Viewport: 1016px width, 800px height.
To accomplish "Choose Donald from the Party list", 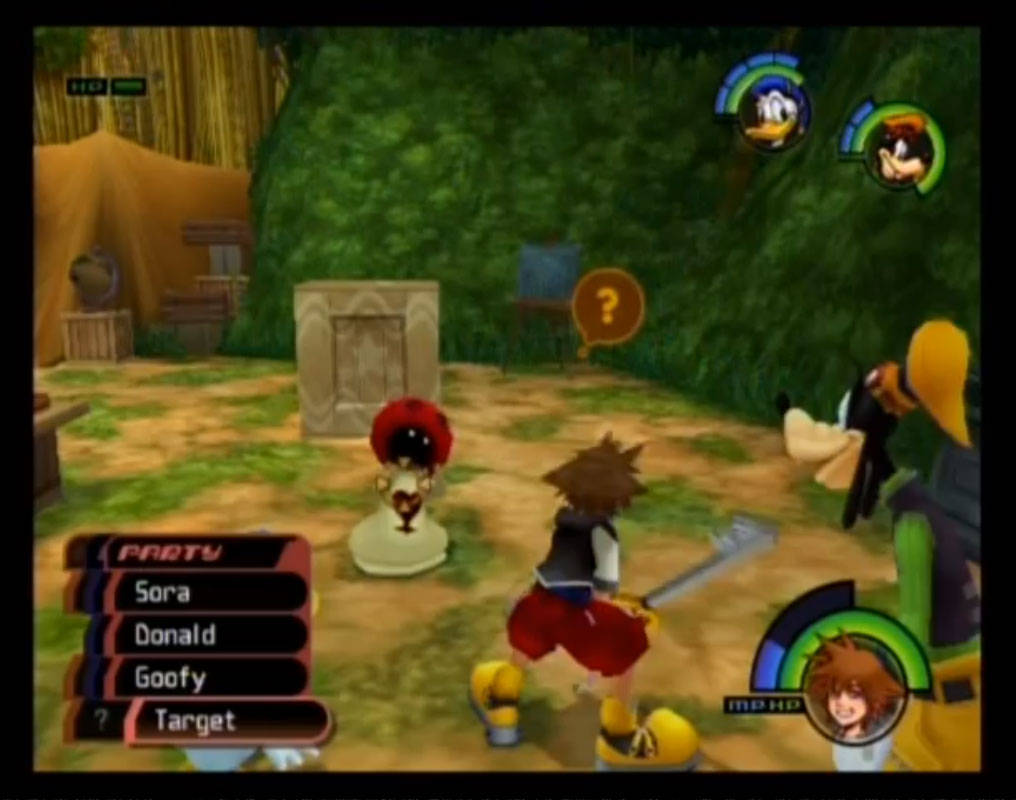I will 190,635.
